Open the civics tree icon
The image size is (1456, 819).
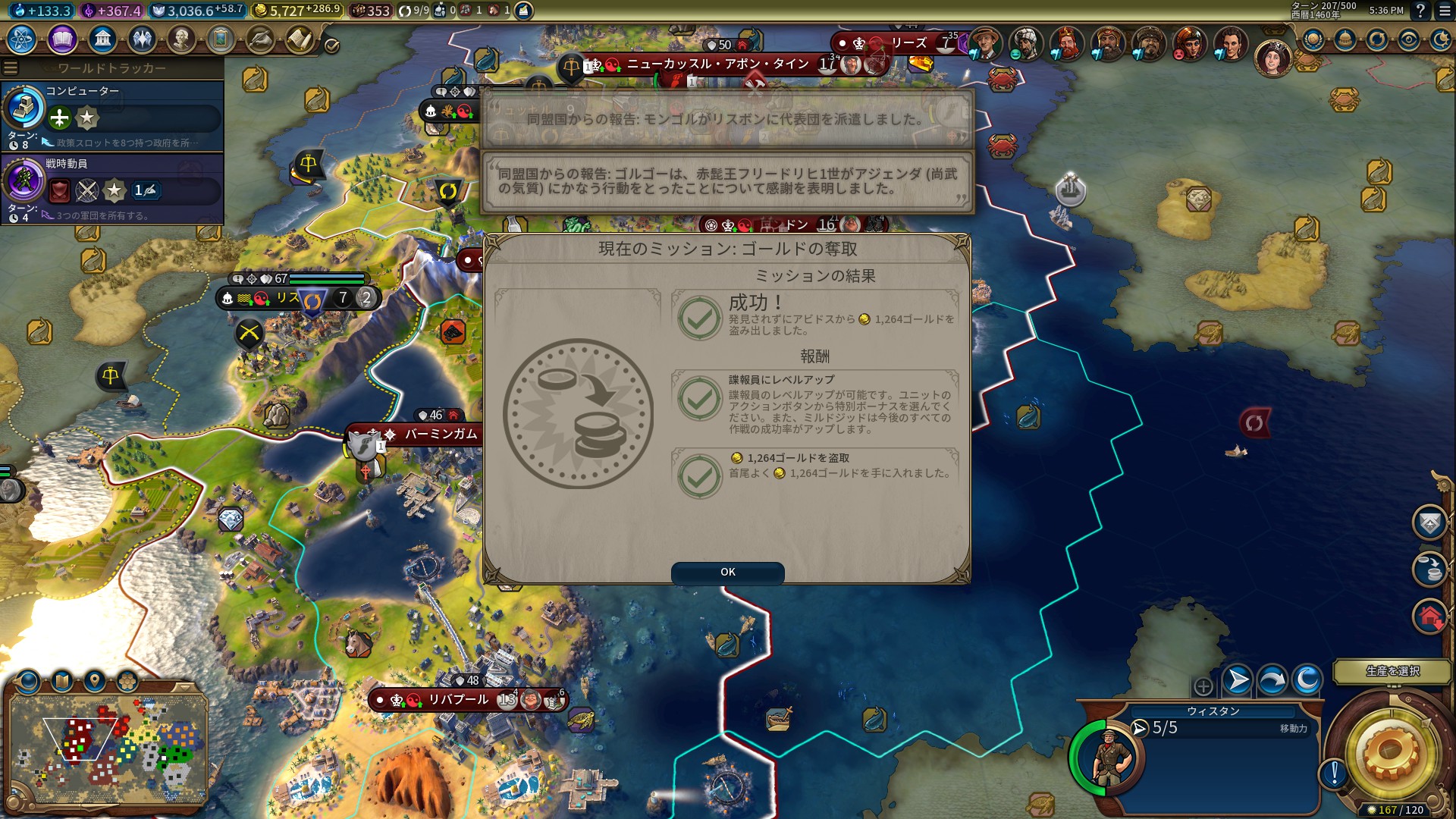(62, 39)
